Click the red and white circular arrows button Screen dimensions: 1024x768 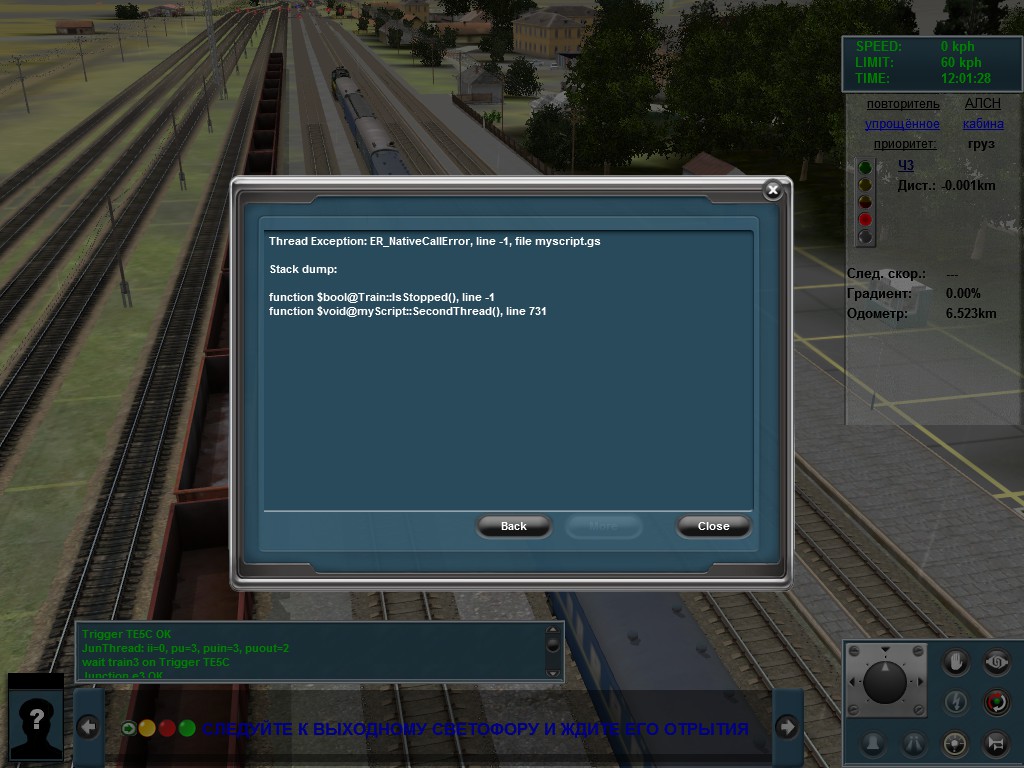(996, 702)
